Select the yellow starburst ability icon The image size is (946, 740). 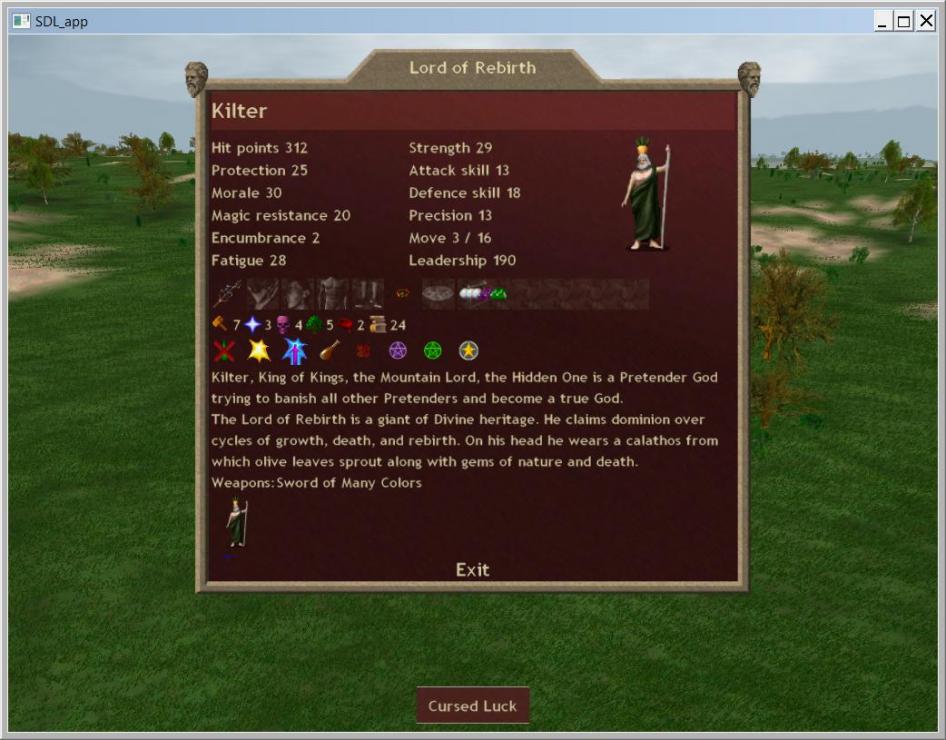[259, 351]
